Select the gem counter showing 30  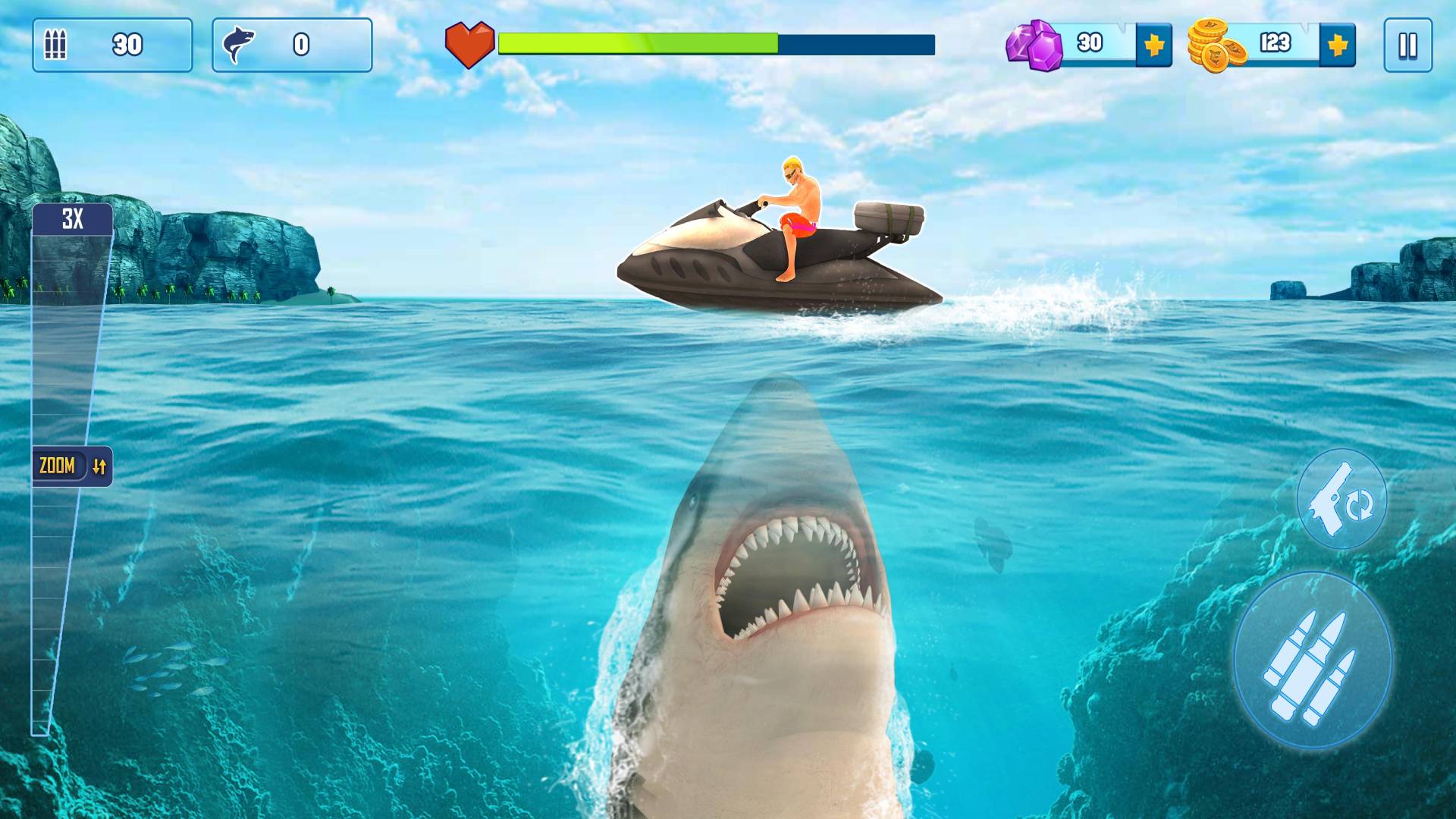(x=1088, y=43)
